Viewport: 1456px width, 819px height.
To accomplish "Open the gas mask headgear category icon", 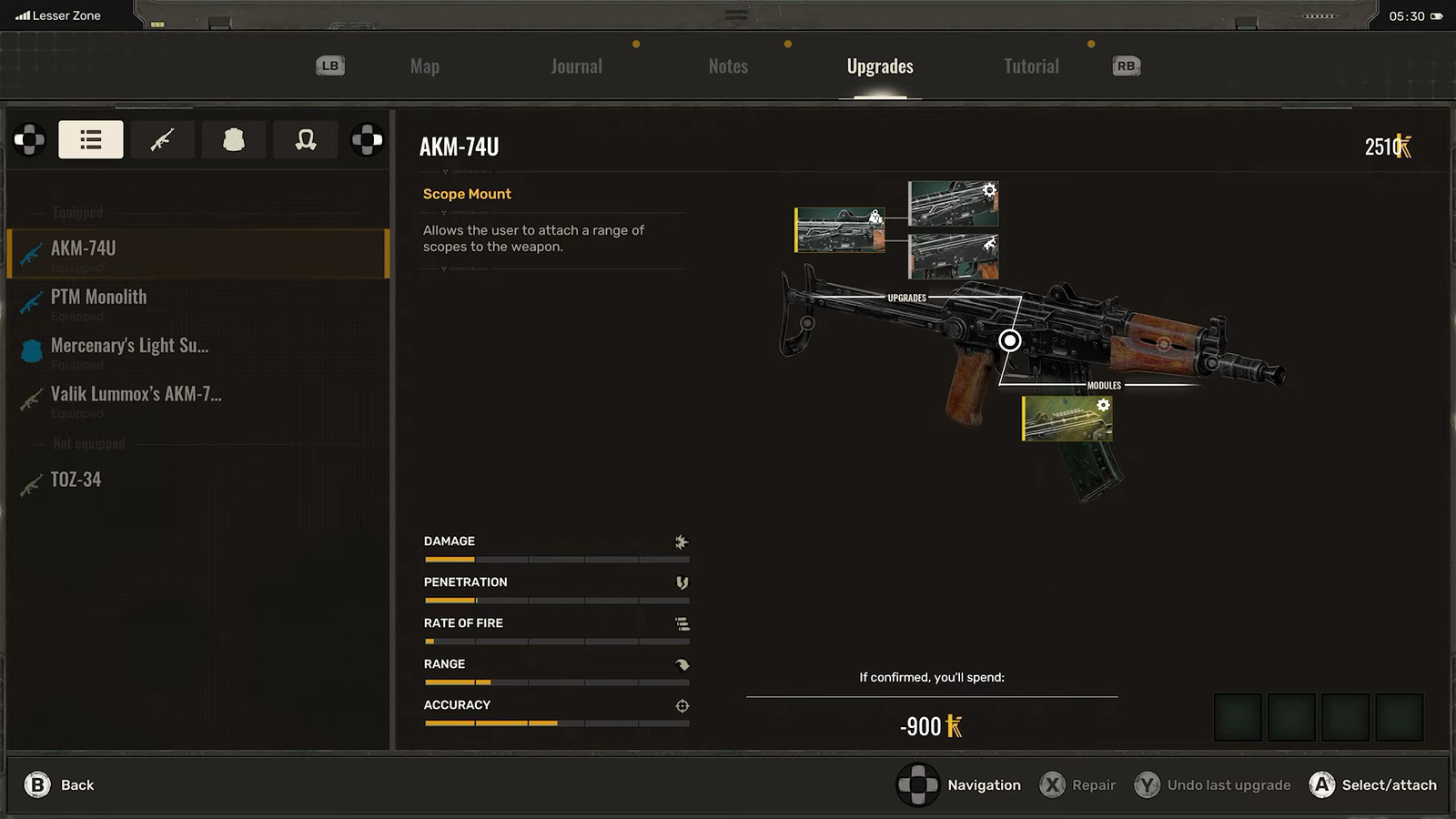I will coord(305,139).
